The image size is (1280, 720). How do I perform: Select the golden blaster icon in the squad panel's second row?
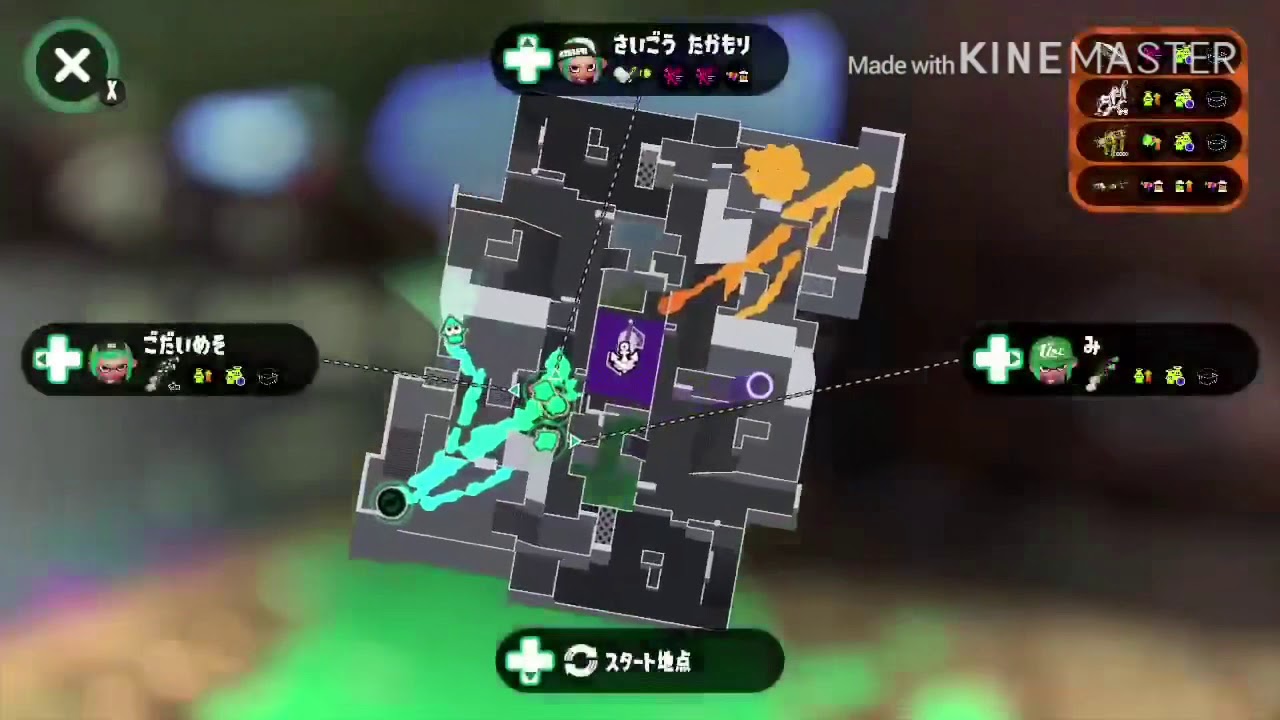point(1112,140)
